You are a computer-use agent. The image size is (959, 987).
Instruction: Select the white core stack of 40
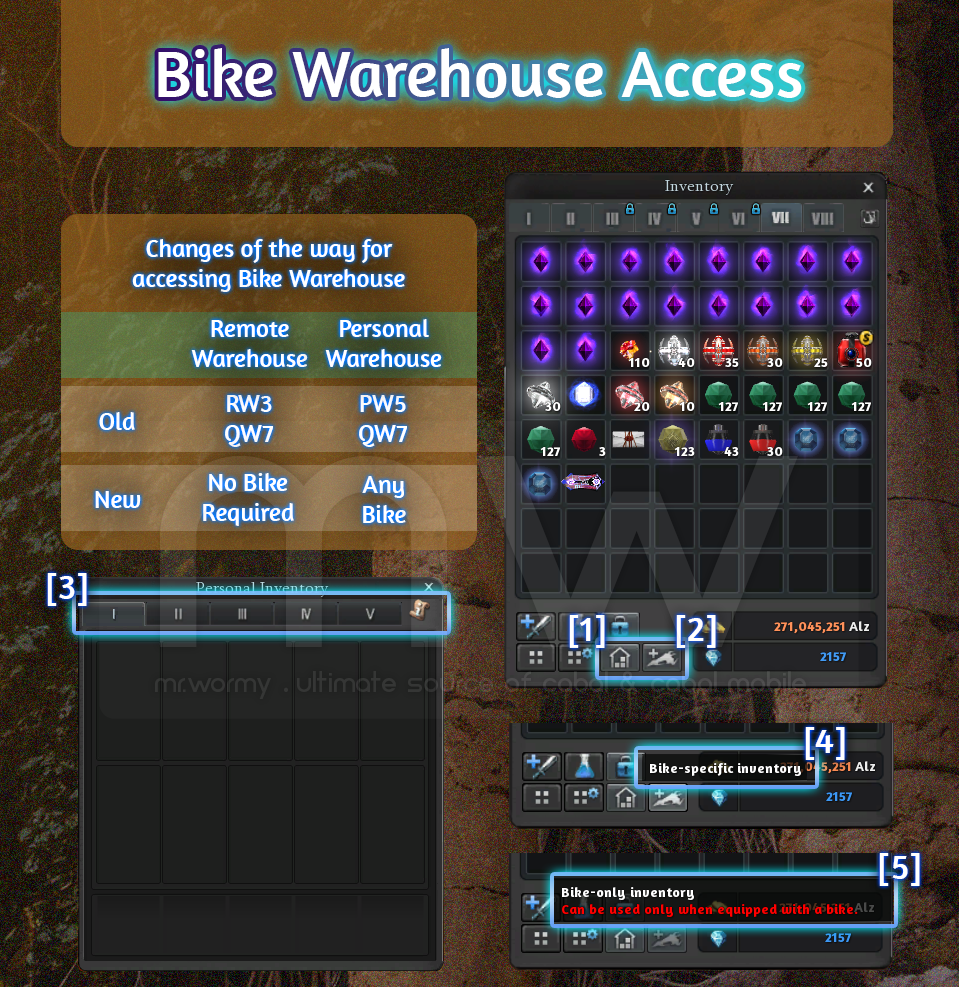coord(673,352)
